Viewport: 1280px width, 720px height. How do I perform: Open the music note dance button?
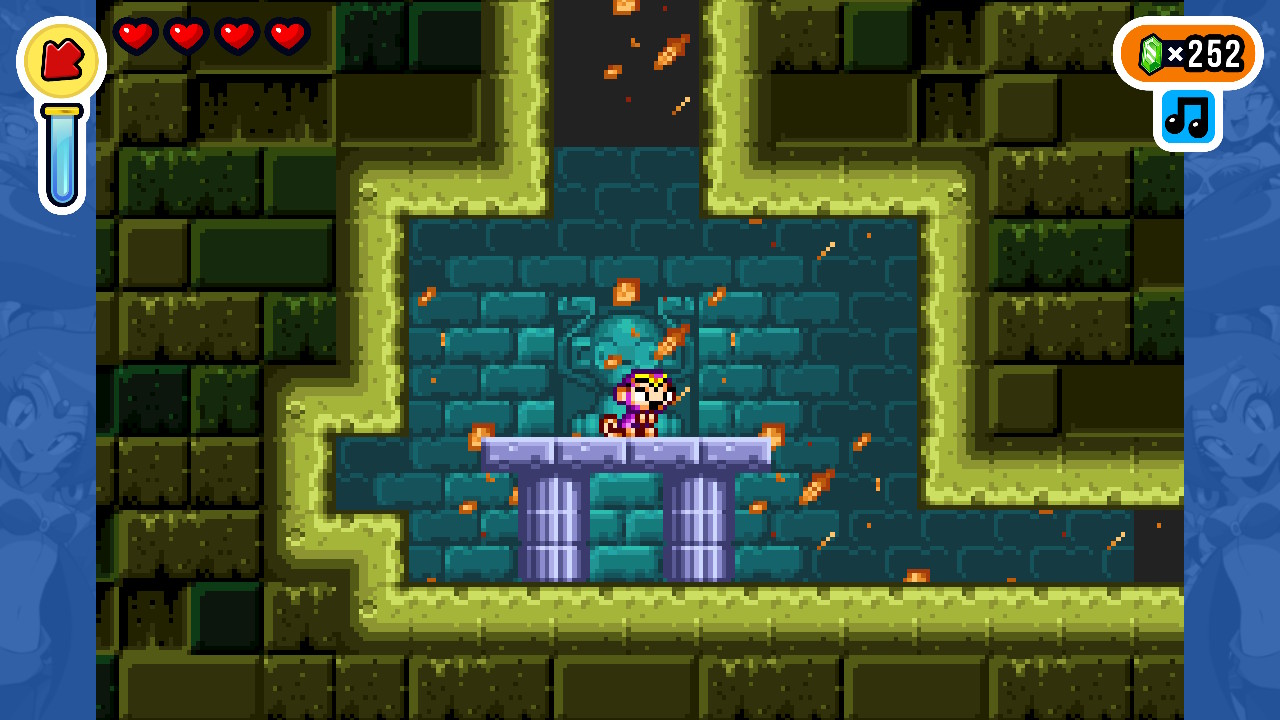[1187, 119]
